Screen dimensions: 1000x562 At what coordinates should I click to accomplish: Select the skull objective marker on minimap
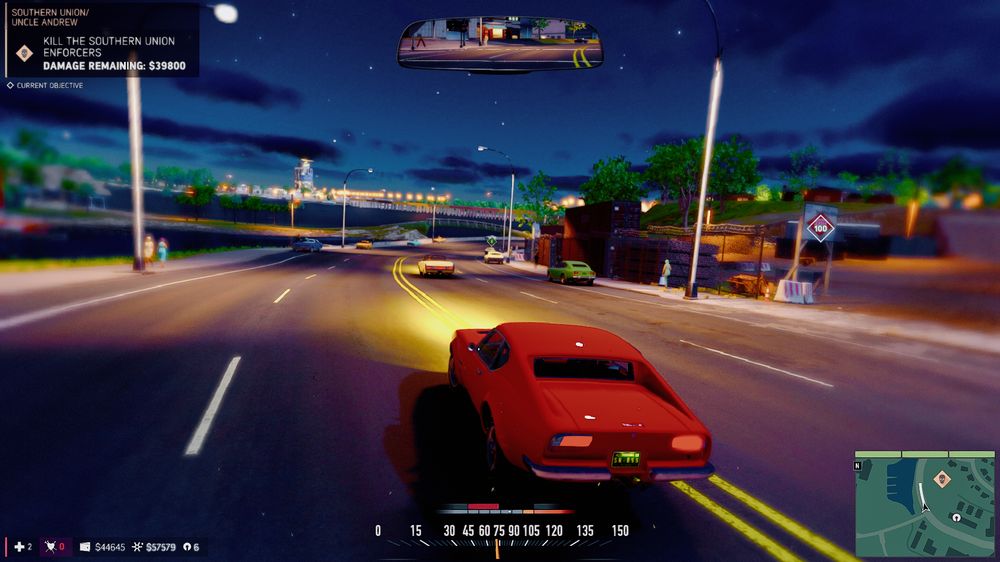coord(941,479)
